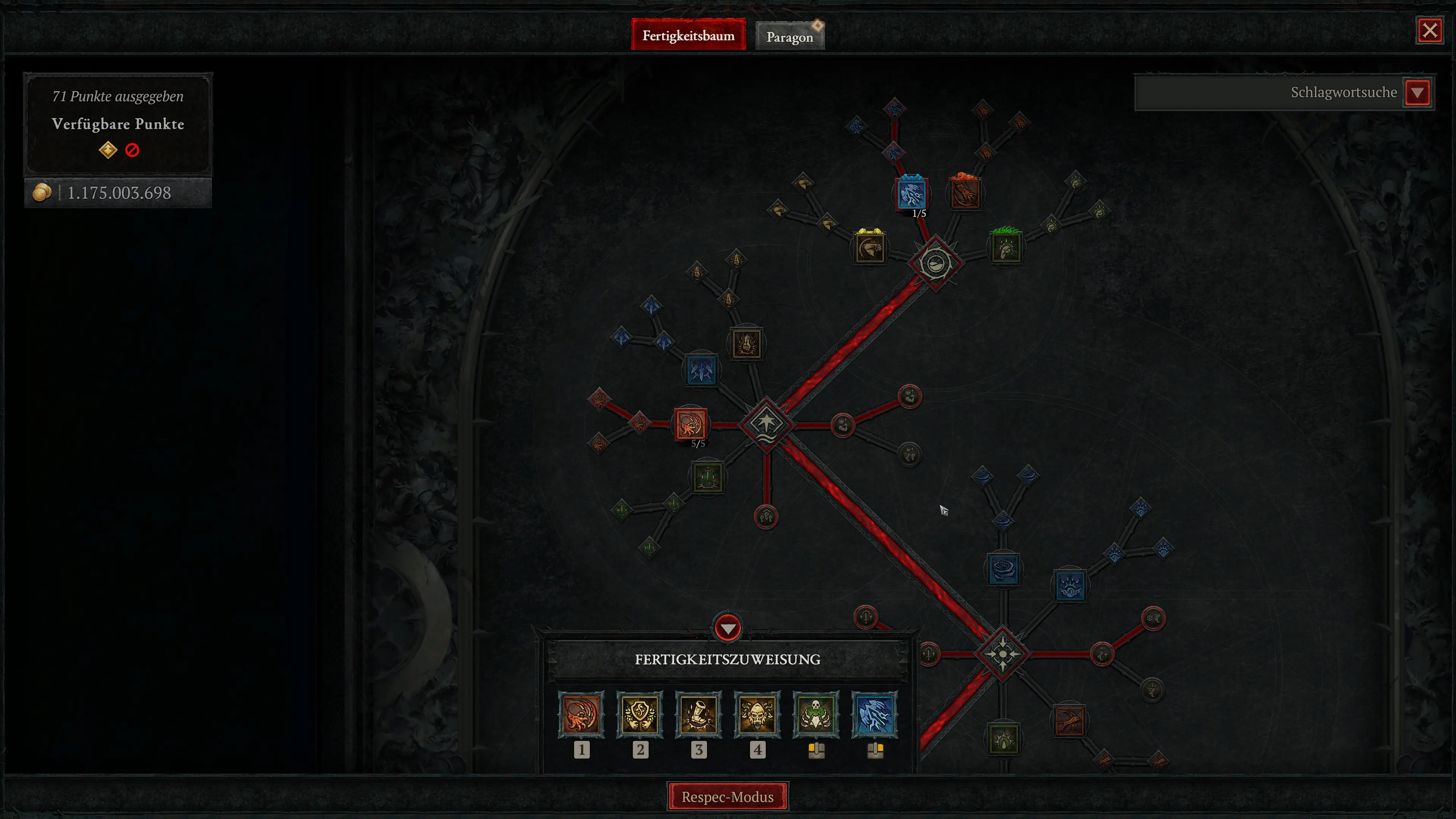The image size is (1456, 819).
Task: Select the central star cluster node
Action: click(x=766, y=424)
